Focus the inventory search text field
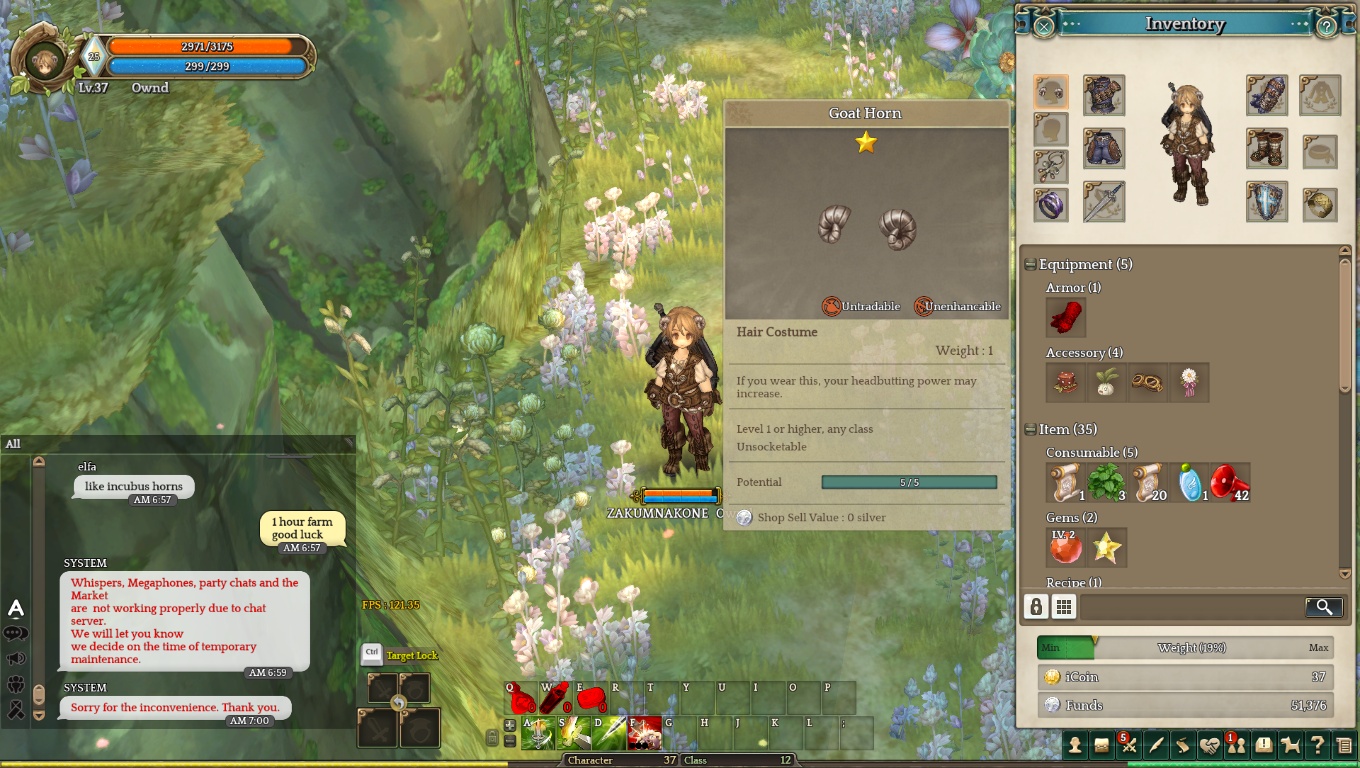The image size is (1360, 768). 1190,607
